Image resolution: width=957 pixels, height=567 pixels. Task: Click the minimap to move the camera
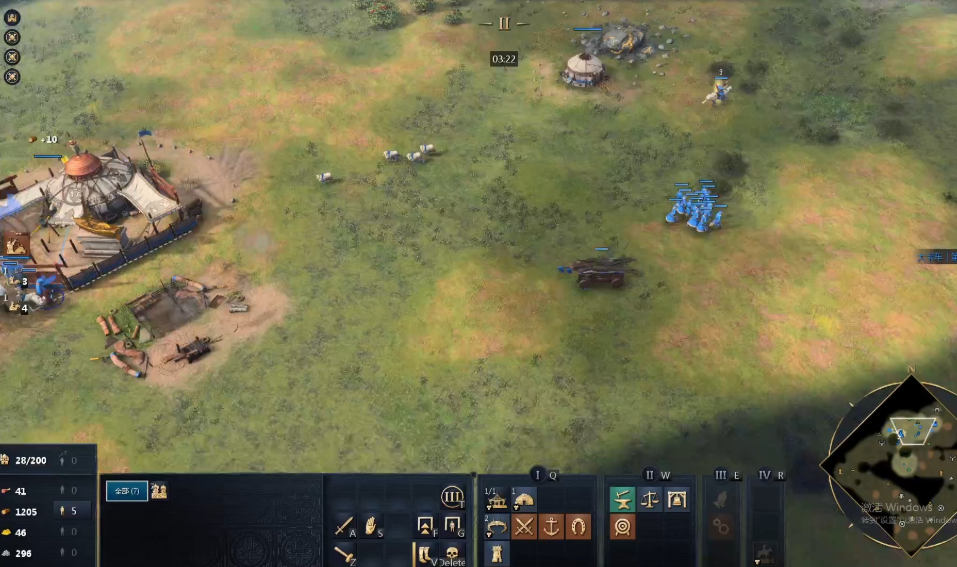pos(888,468)
